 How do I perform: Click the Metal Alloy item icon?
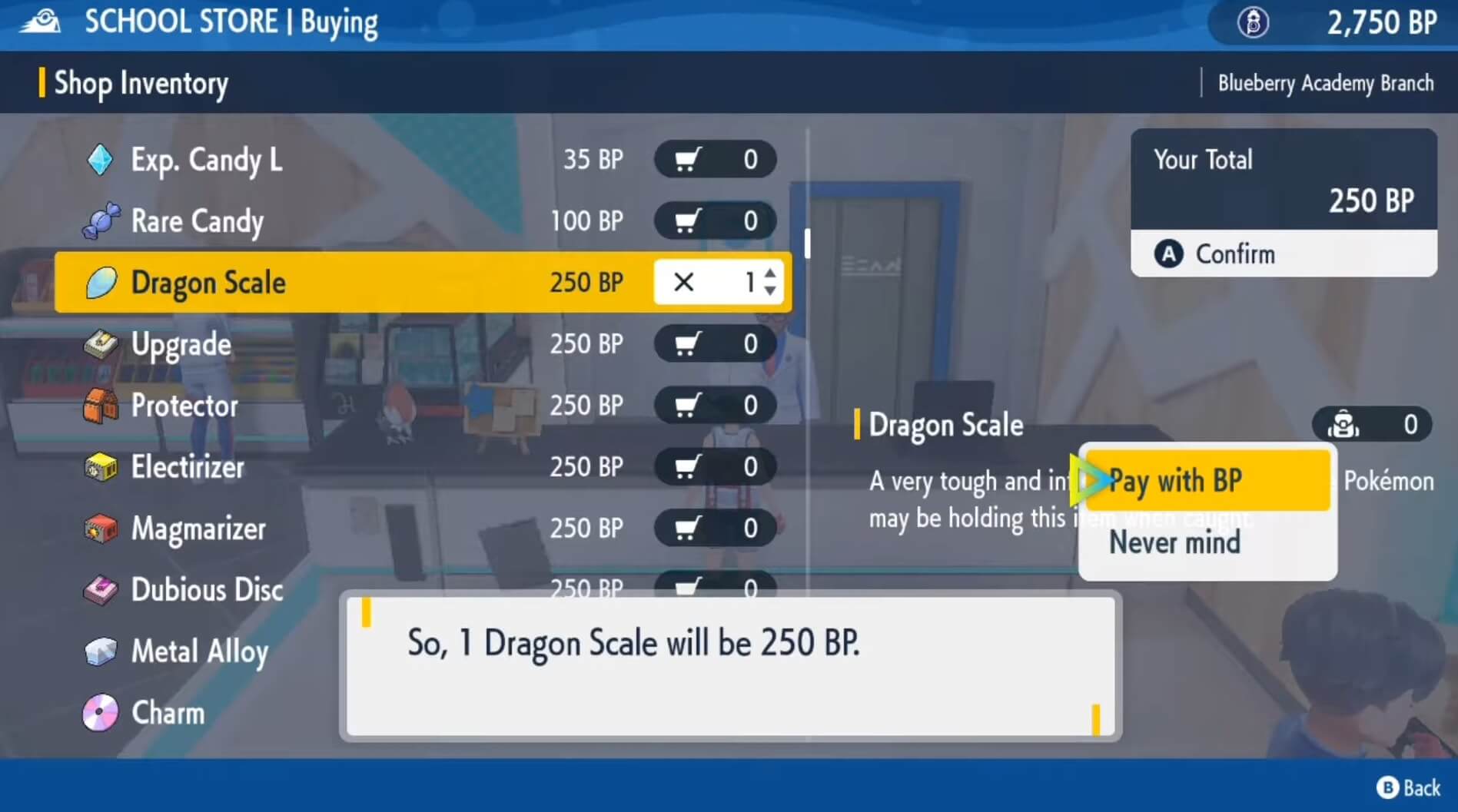click(x=101, y=651)
